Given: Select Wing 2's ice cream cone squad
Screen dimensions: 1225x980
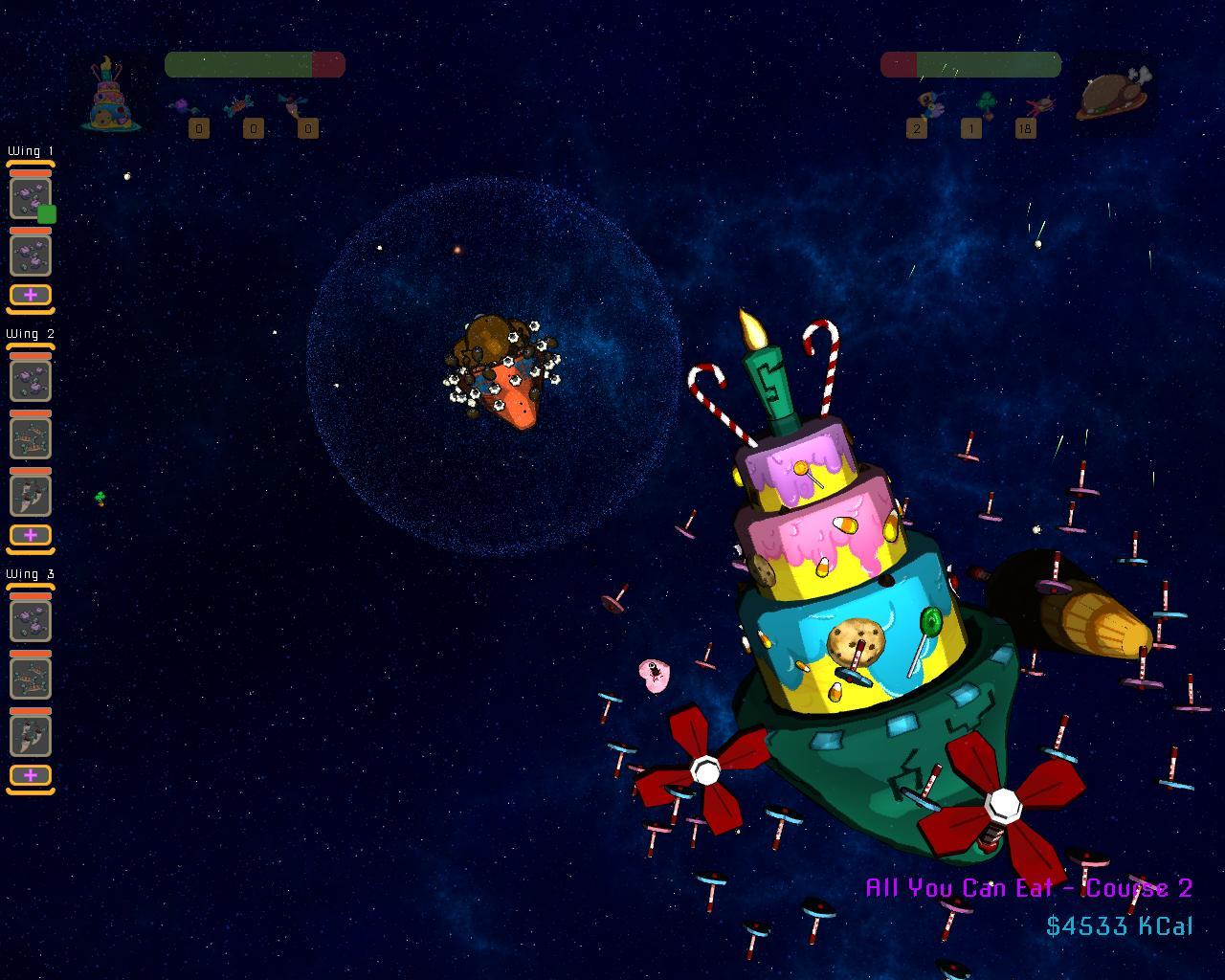Looking at the screenshot, I should point(31,496).
